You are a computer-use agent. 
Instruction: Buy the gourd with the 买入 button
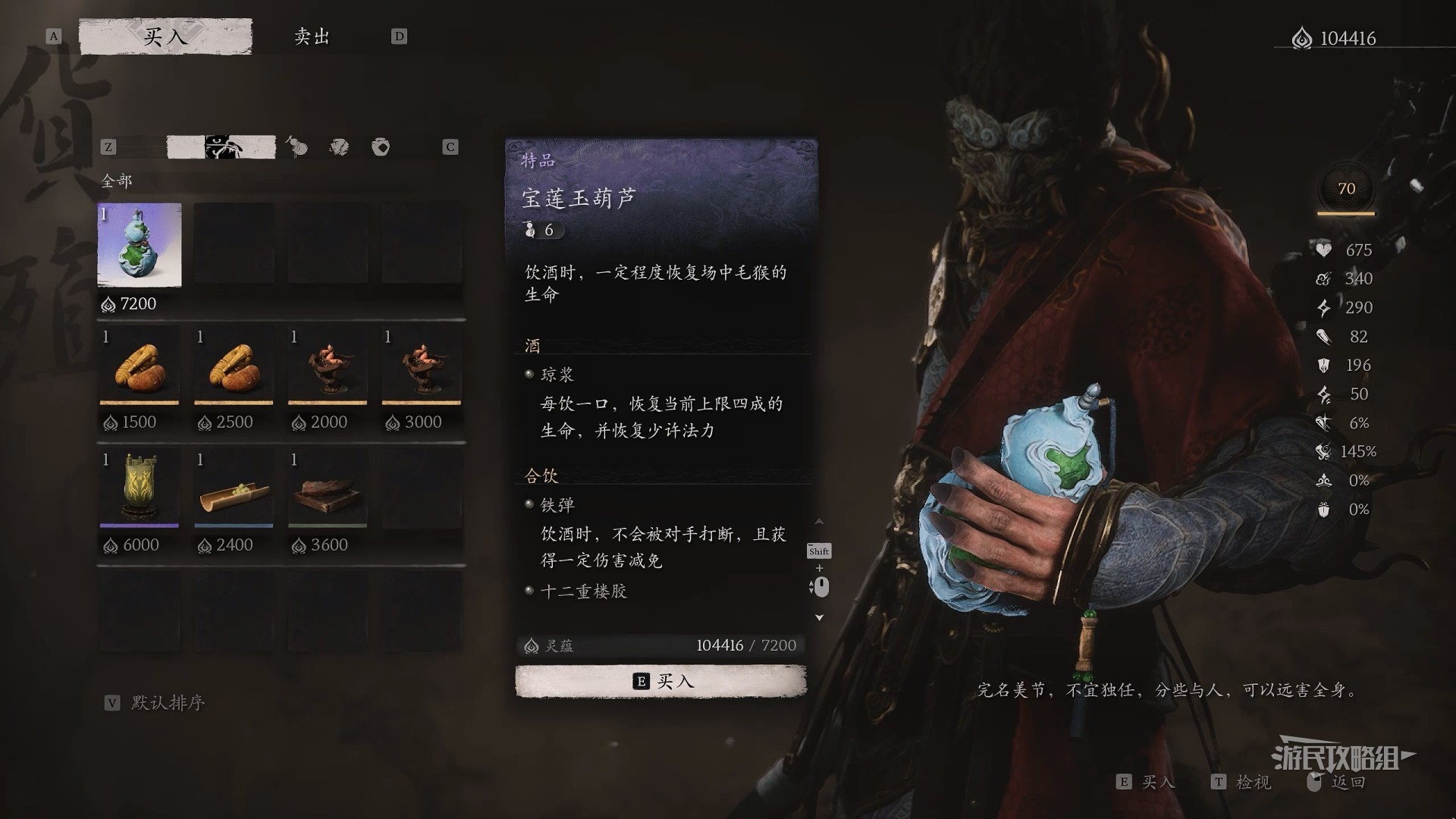pos(661,681)
